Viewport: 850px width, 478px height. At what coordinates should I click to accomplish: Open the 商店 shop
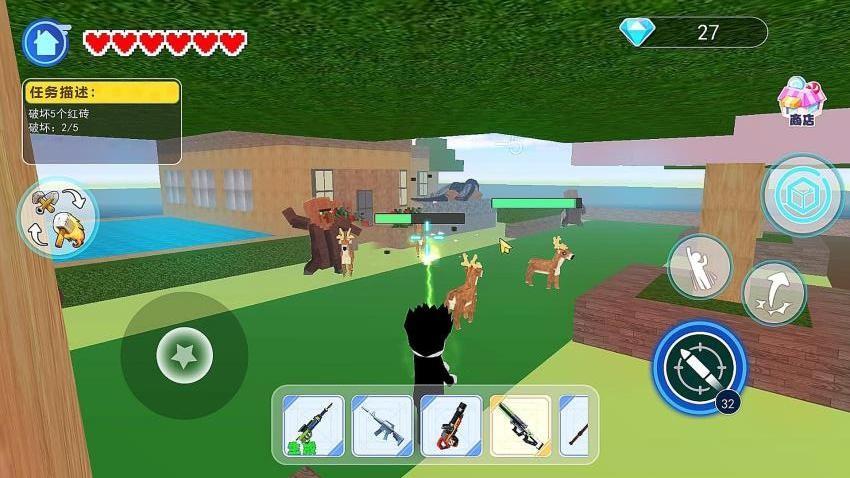pyautogui.click(x=802, y=102)
